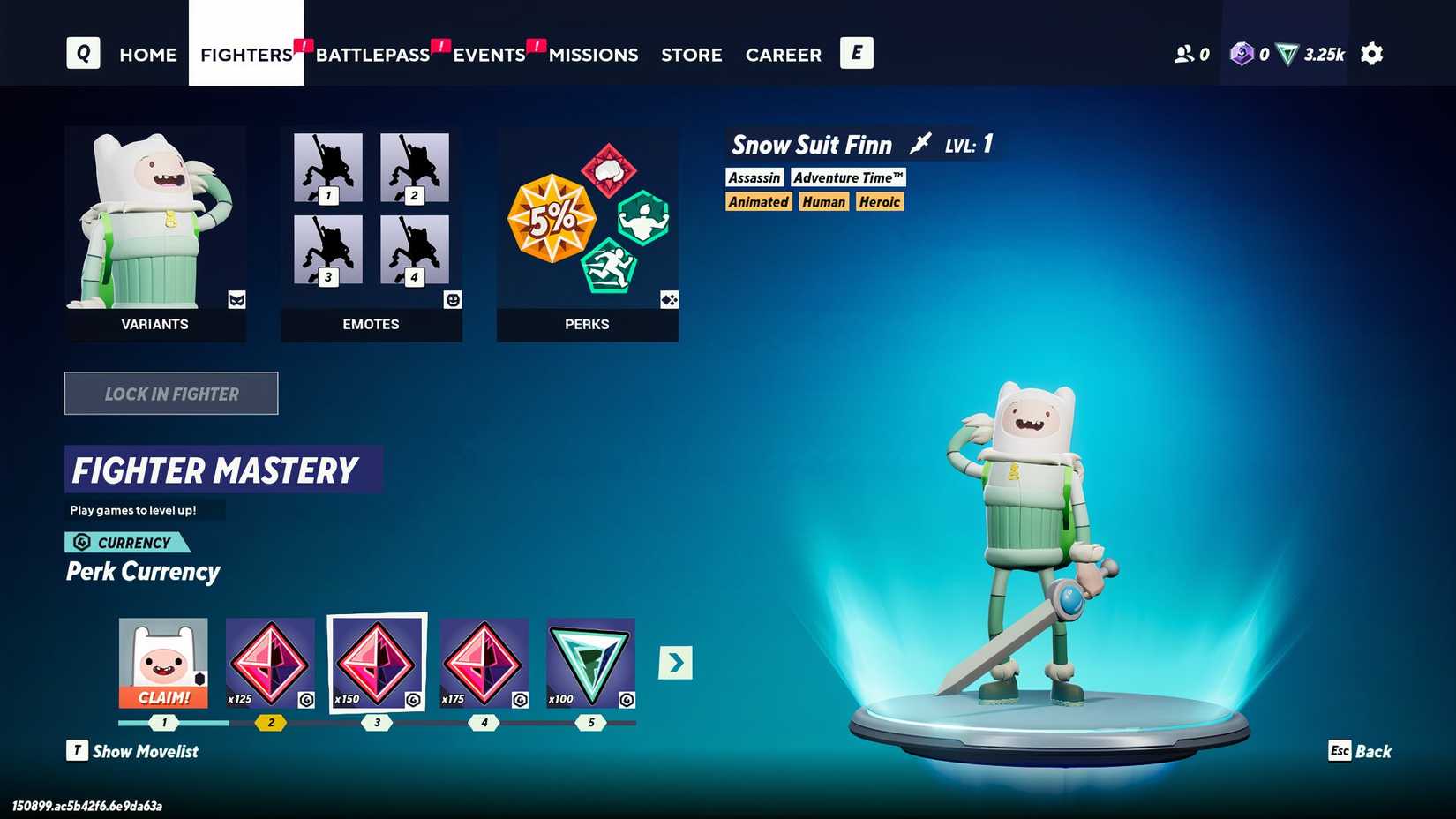
Task: Select the x100 reward at mastery level 5
Action: click(588, 660)
